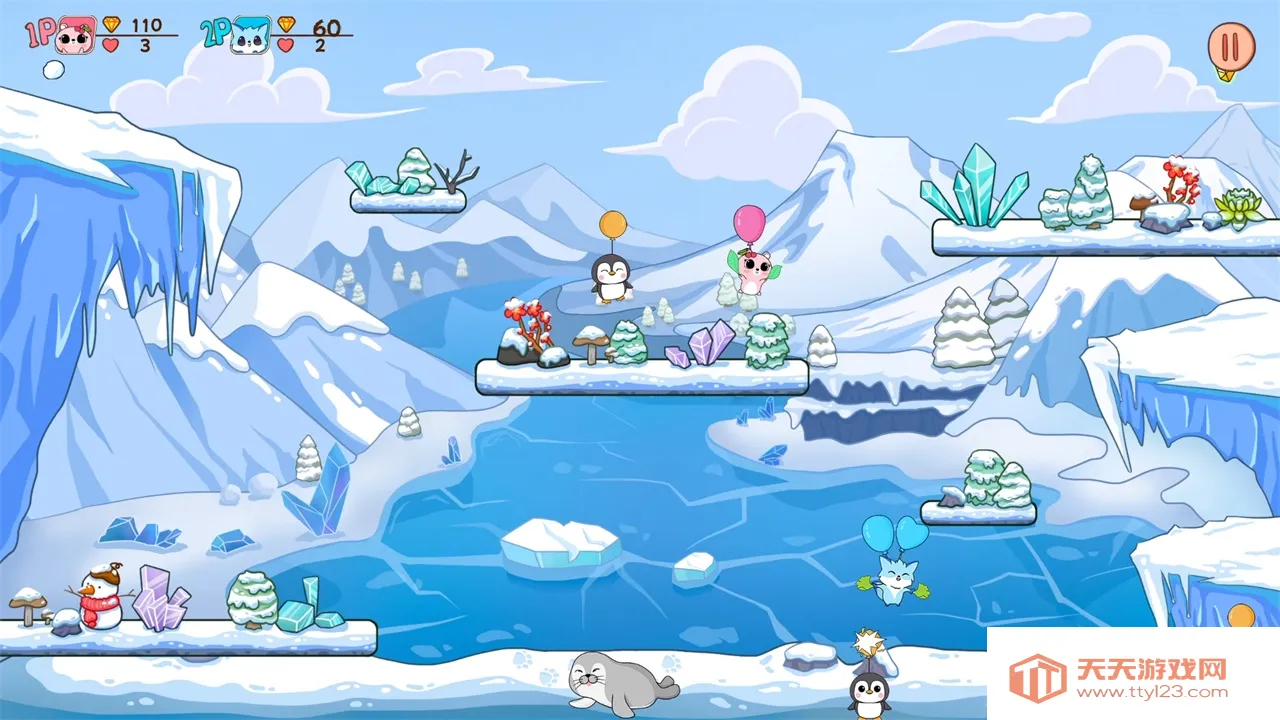Click player 2's blue cat portrait
The width and height of the screenshot is (1280, 720).
click(250, 36)
